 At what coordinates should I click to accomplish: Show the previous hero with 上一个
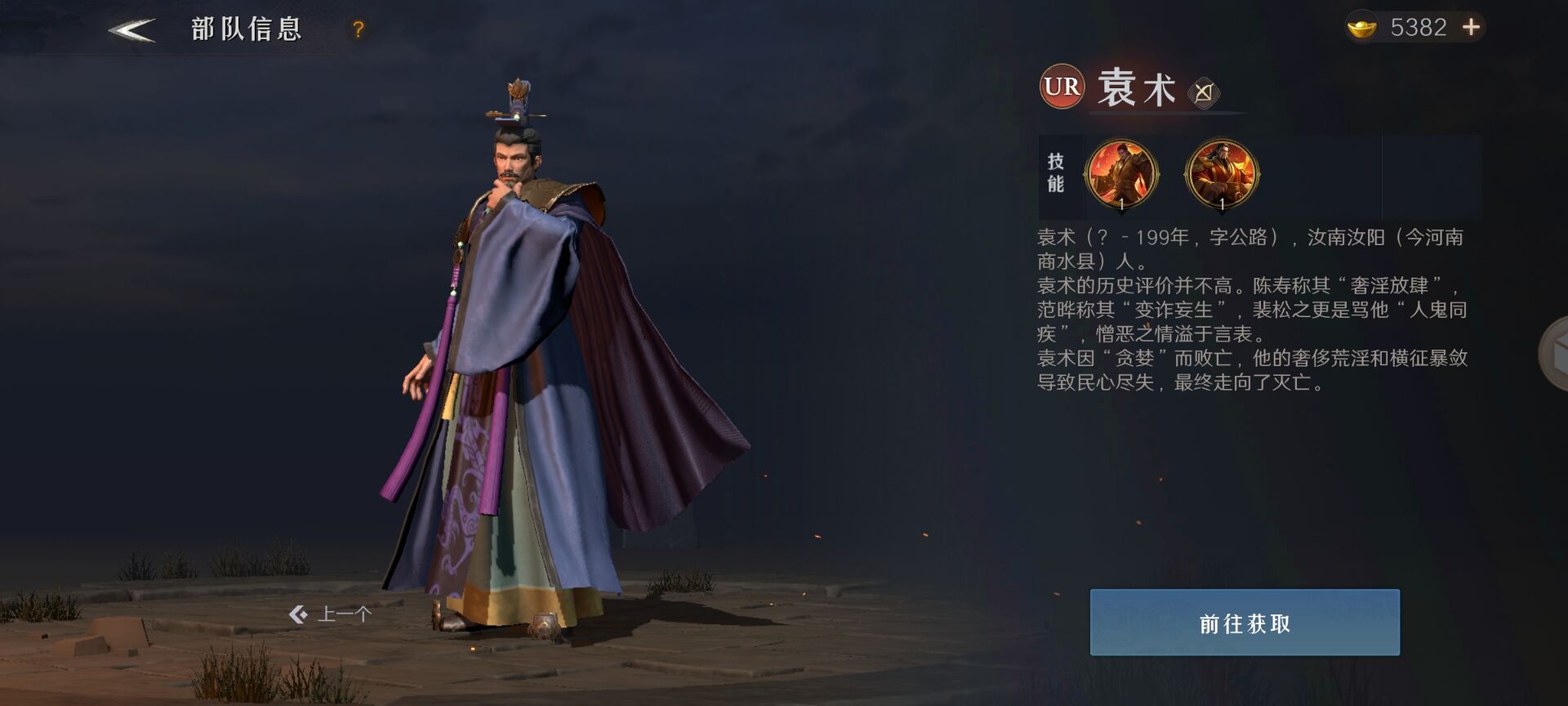(331, 614)
